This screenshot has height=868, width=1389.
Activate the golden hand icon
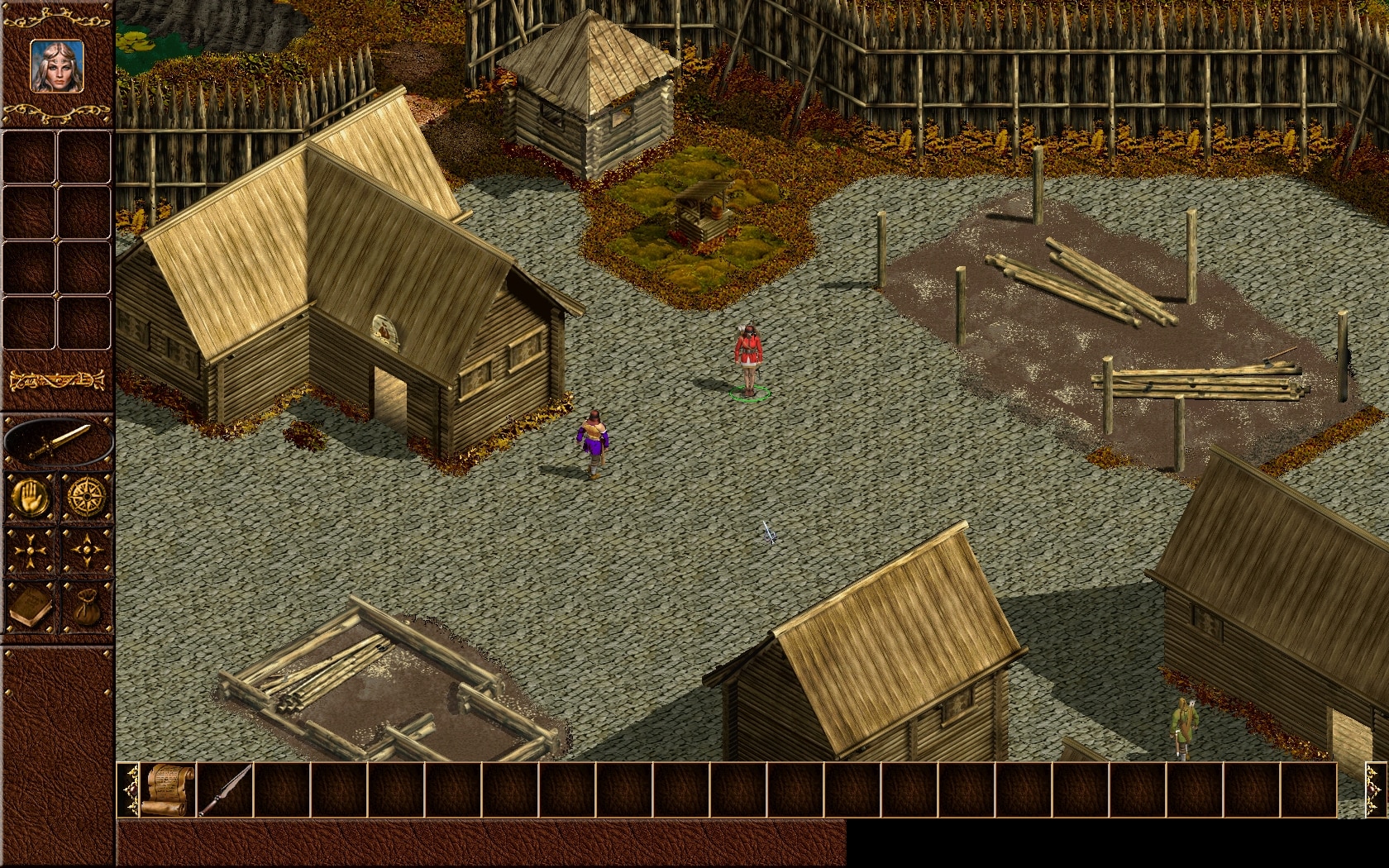click(31, 496)
